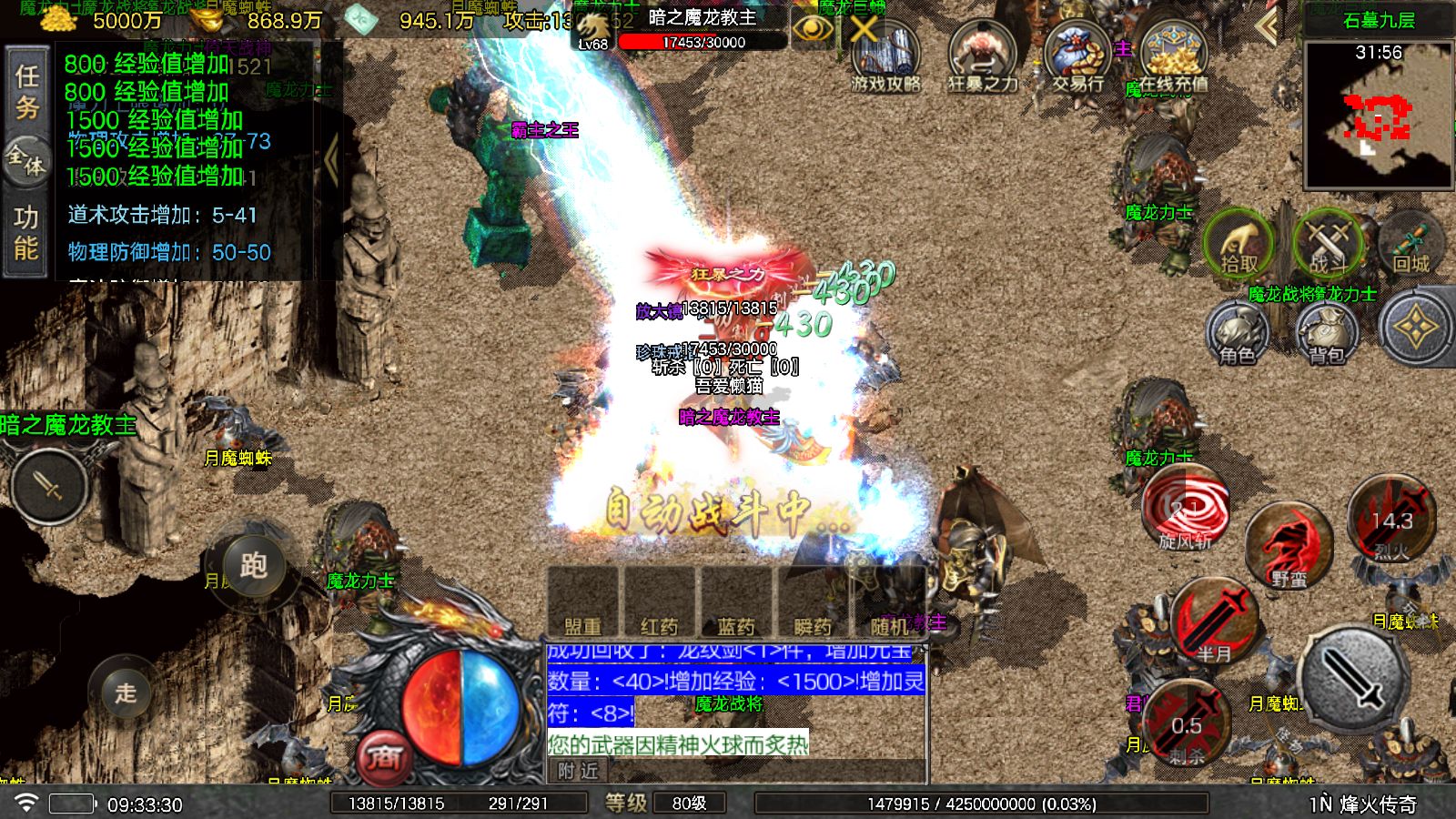Switch to the 功能 function tab
Screen dimensions: 1456x819
click(25, 232)
